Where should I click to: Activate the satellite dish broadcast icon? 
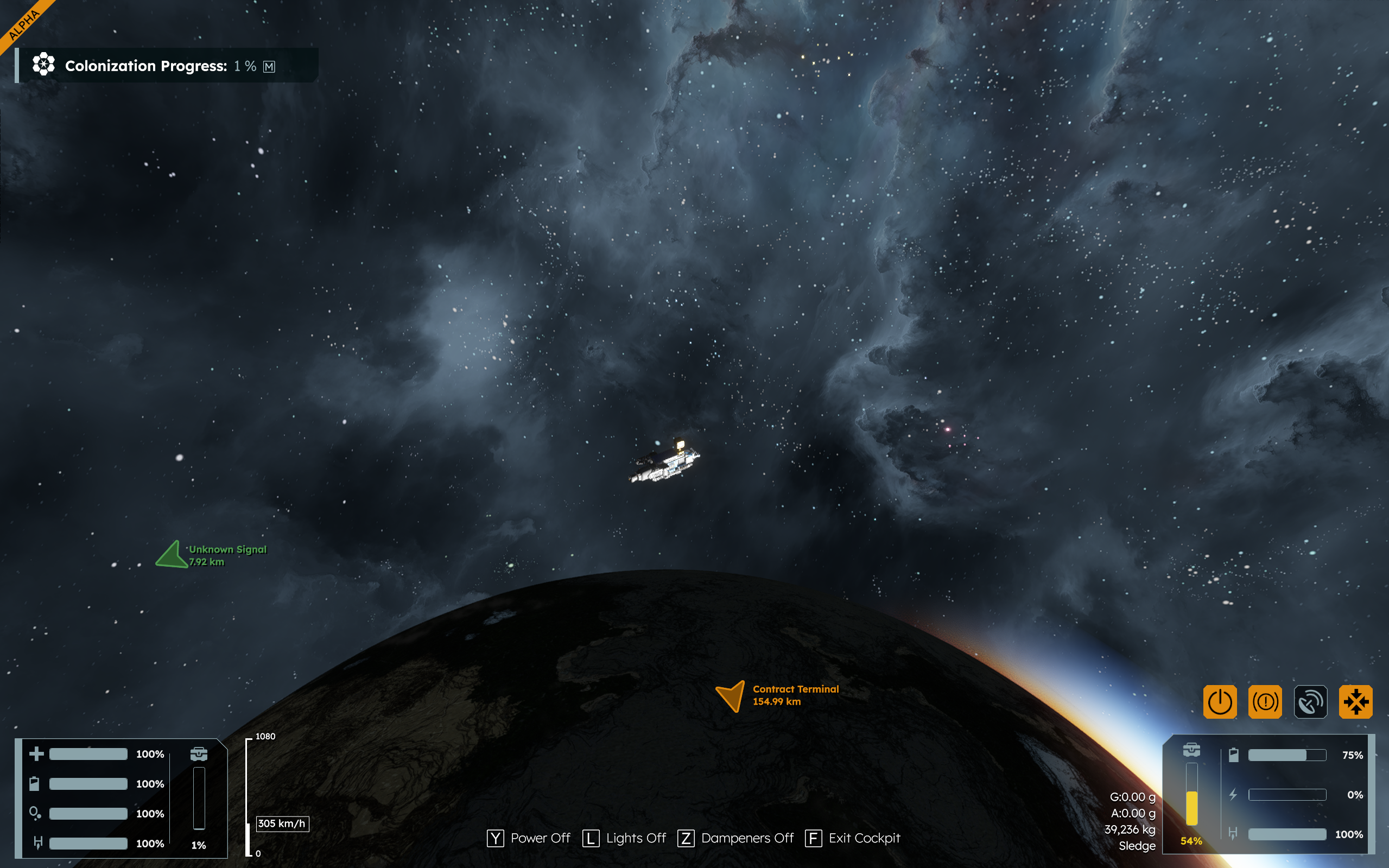pyautogui.click(x=1310, y=701)
